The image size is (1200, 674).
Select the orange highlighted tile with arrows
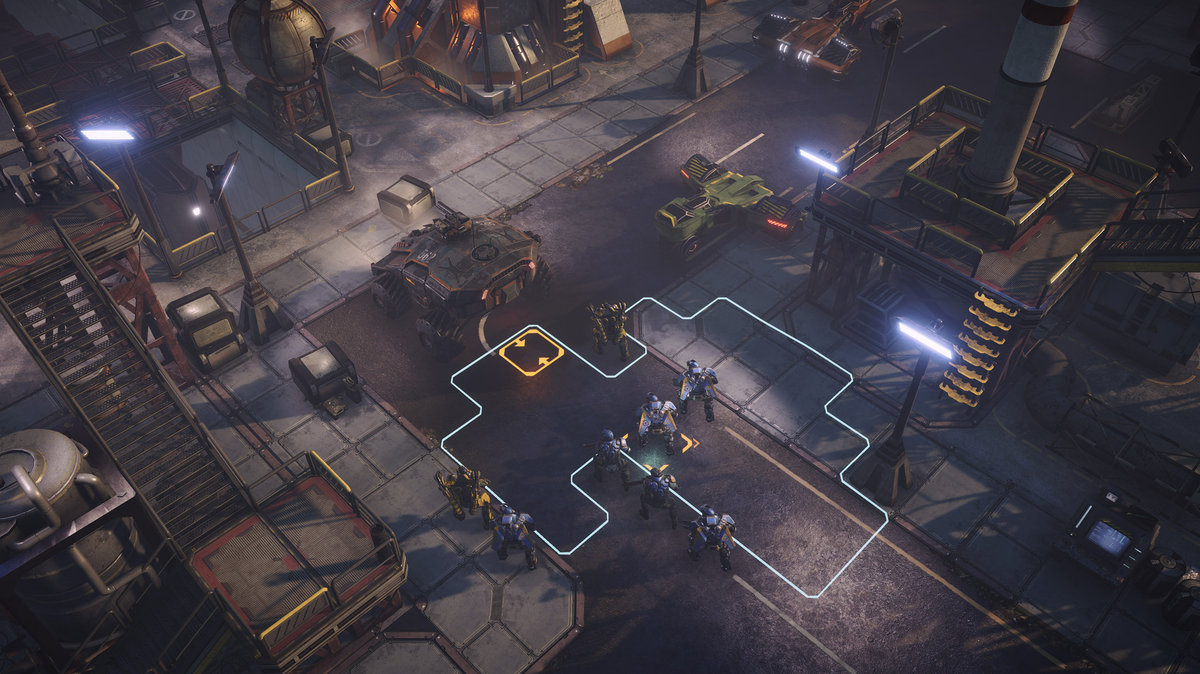click(x=531, y=354)
